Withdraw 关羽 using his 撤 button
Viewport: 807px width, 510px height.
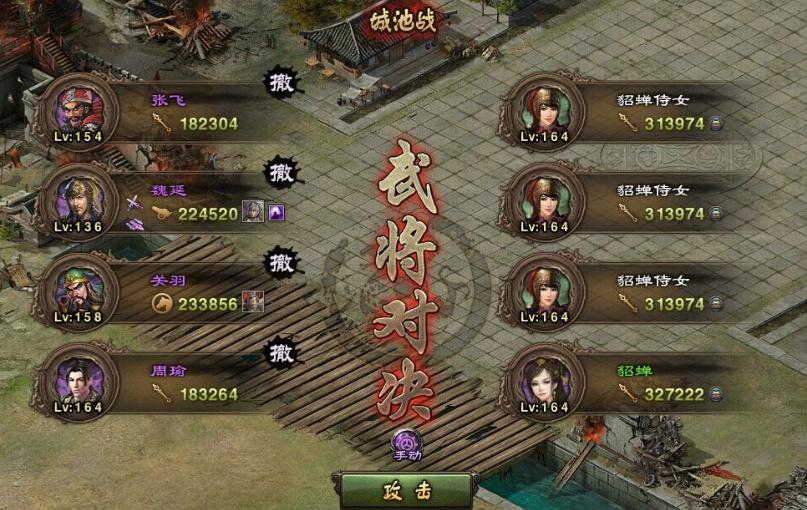283,263
